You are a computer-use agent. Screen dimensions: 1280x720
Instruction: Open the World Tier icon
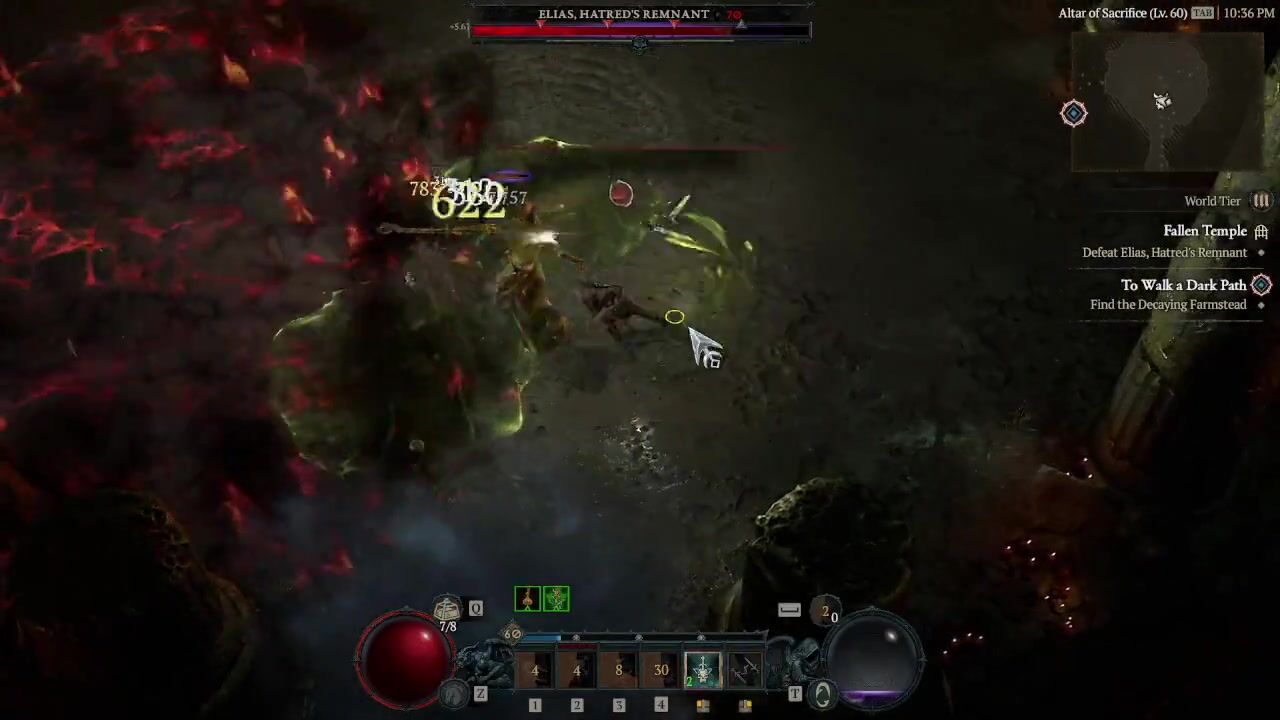tap(1261, 201)
